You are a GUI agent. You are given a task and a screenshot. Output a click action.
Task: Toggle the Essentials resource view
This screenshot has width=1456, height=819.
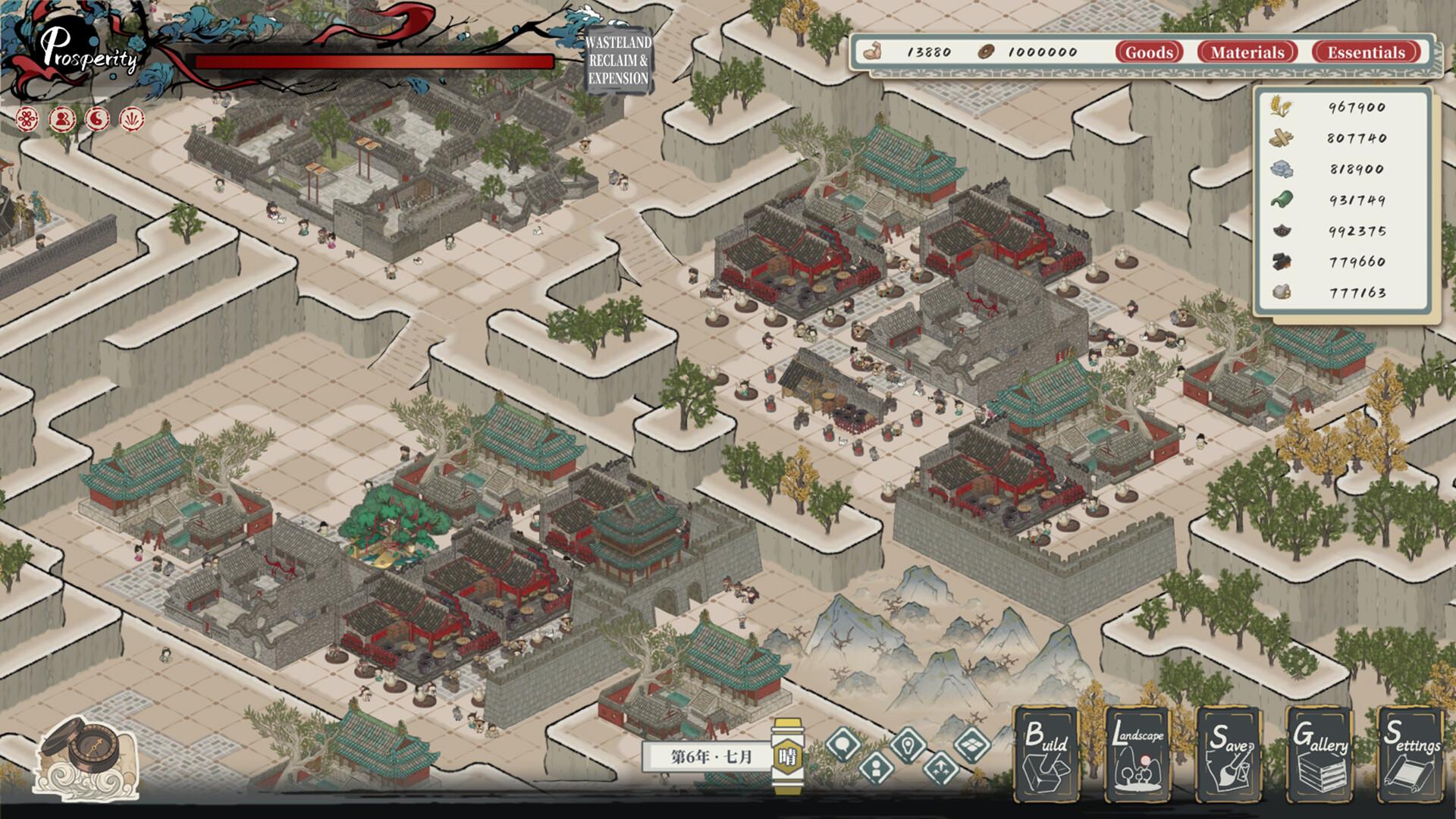pos(1367,53)
